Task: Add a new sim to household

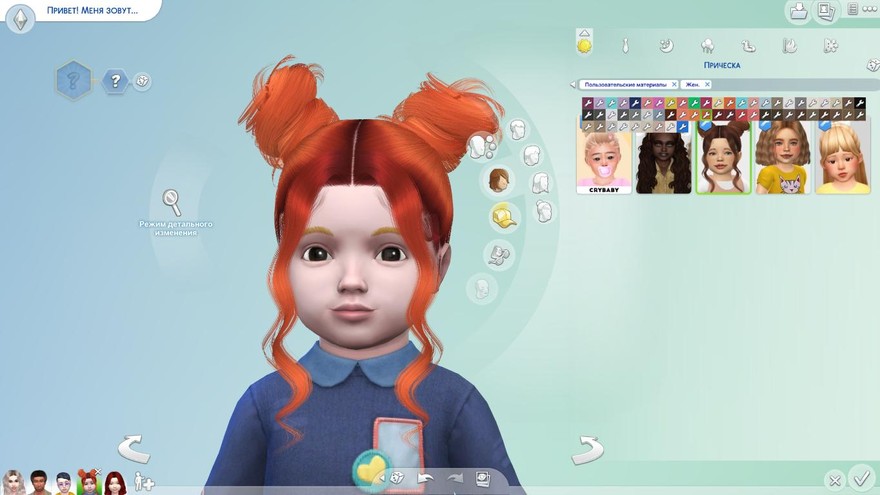Action: [144, 483]
